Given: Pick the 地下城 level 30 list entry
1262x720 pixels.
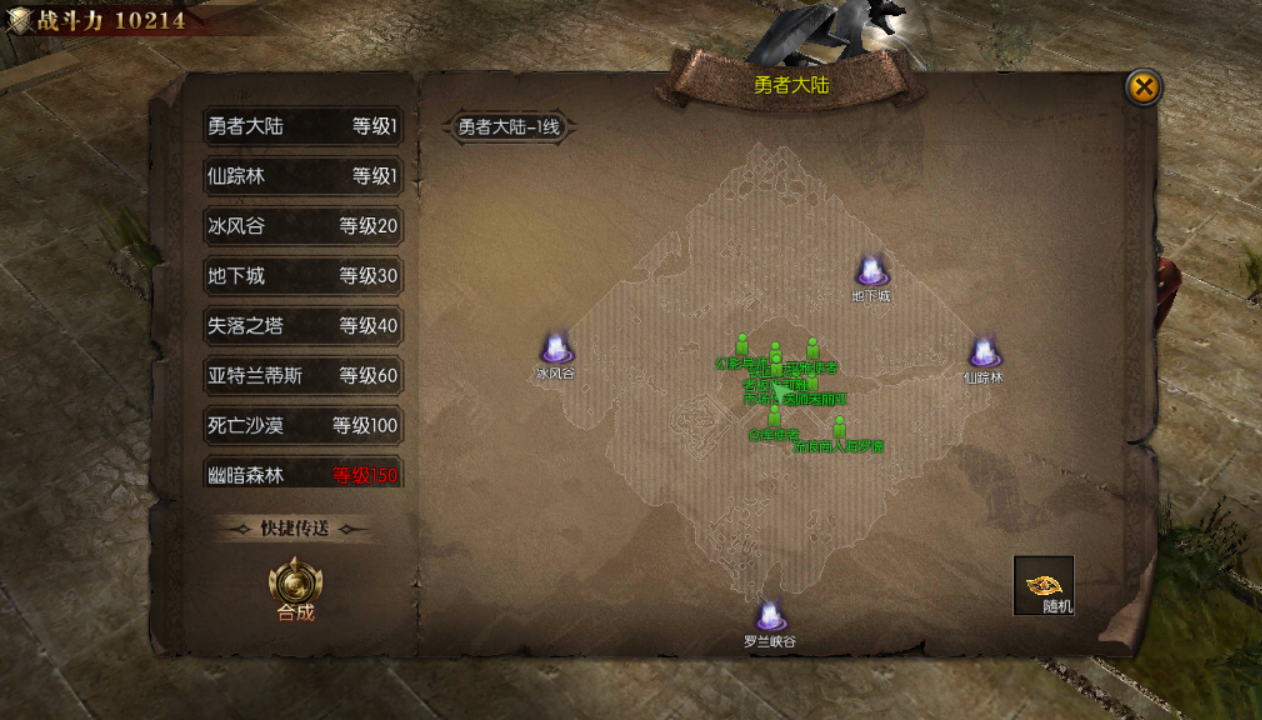Looking at the screenshot, I should coord(303,276).
